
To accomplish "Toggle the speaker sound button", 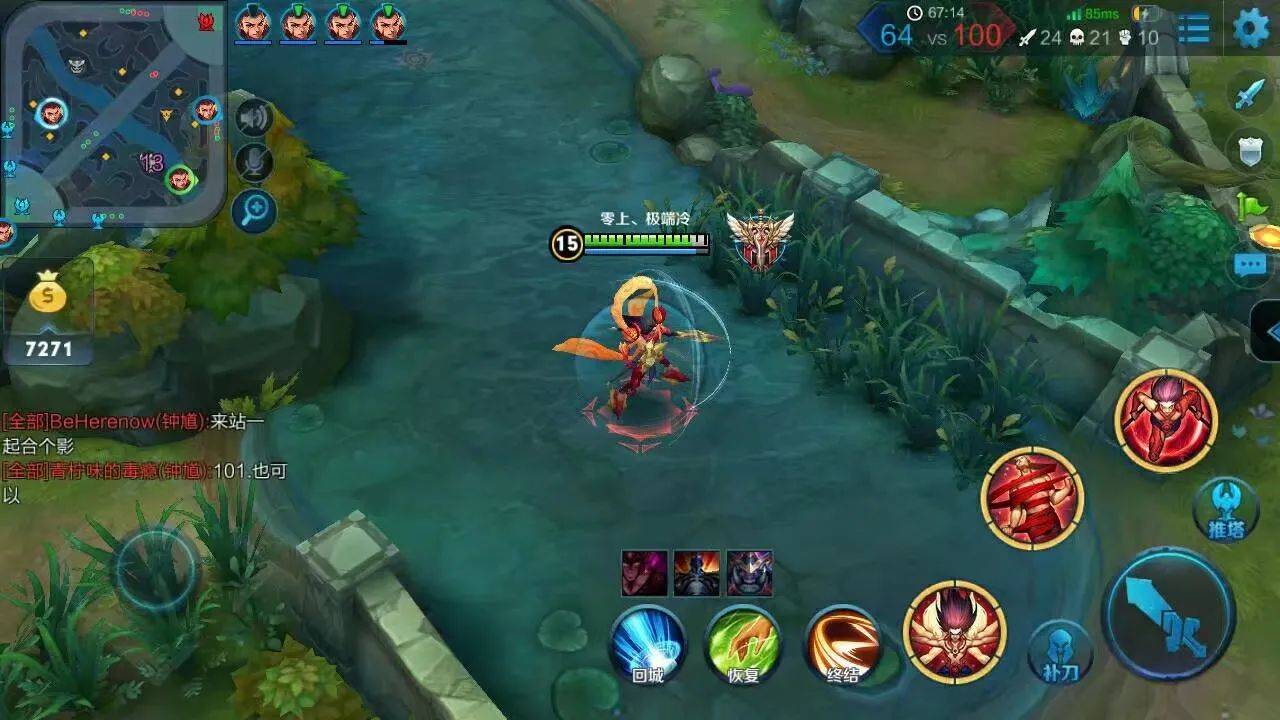I will (254, 118).
